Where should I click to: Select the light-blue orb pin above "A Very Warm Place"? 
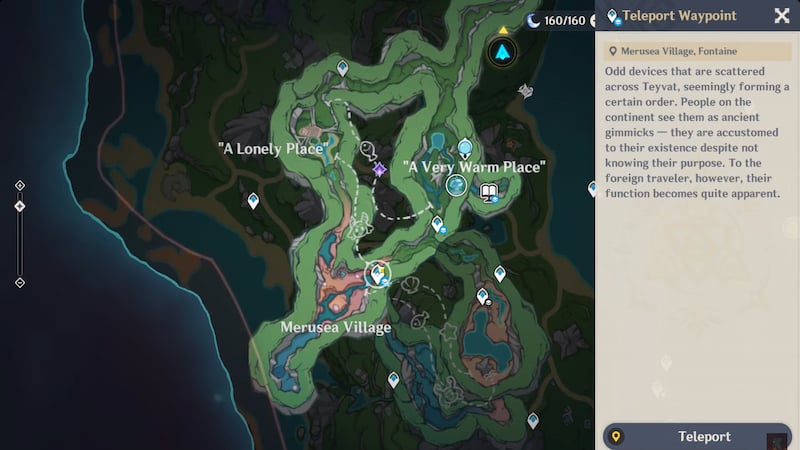pyautogui.click(x=465, y=149)
